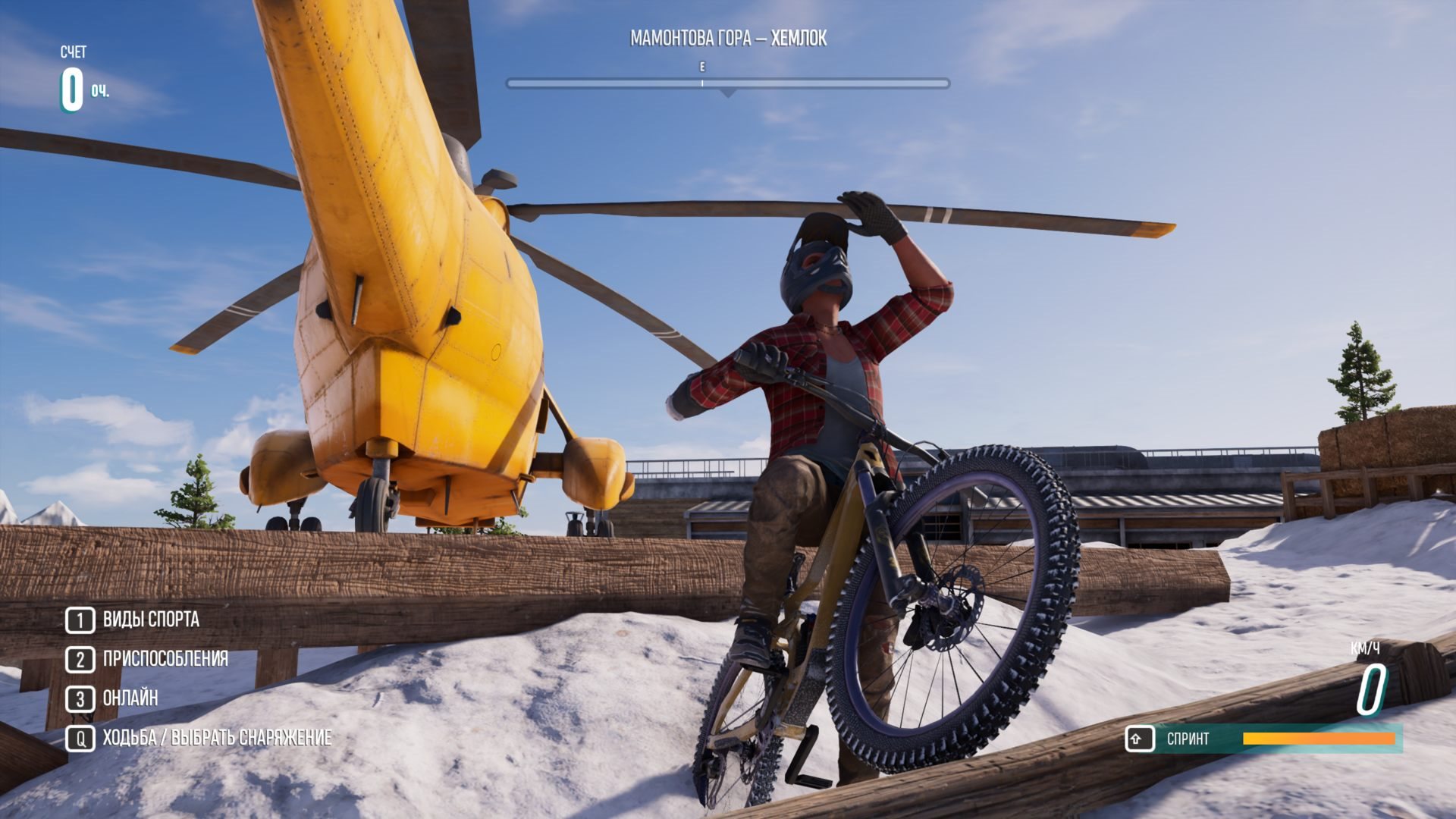
Task: Select the Приспособления entry
Action: click(165, 659)
